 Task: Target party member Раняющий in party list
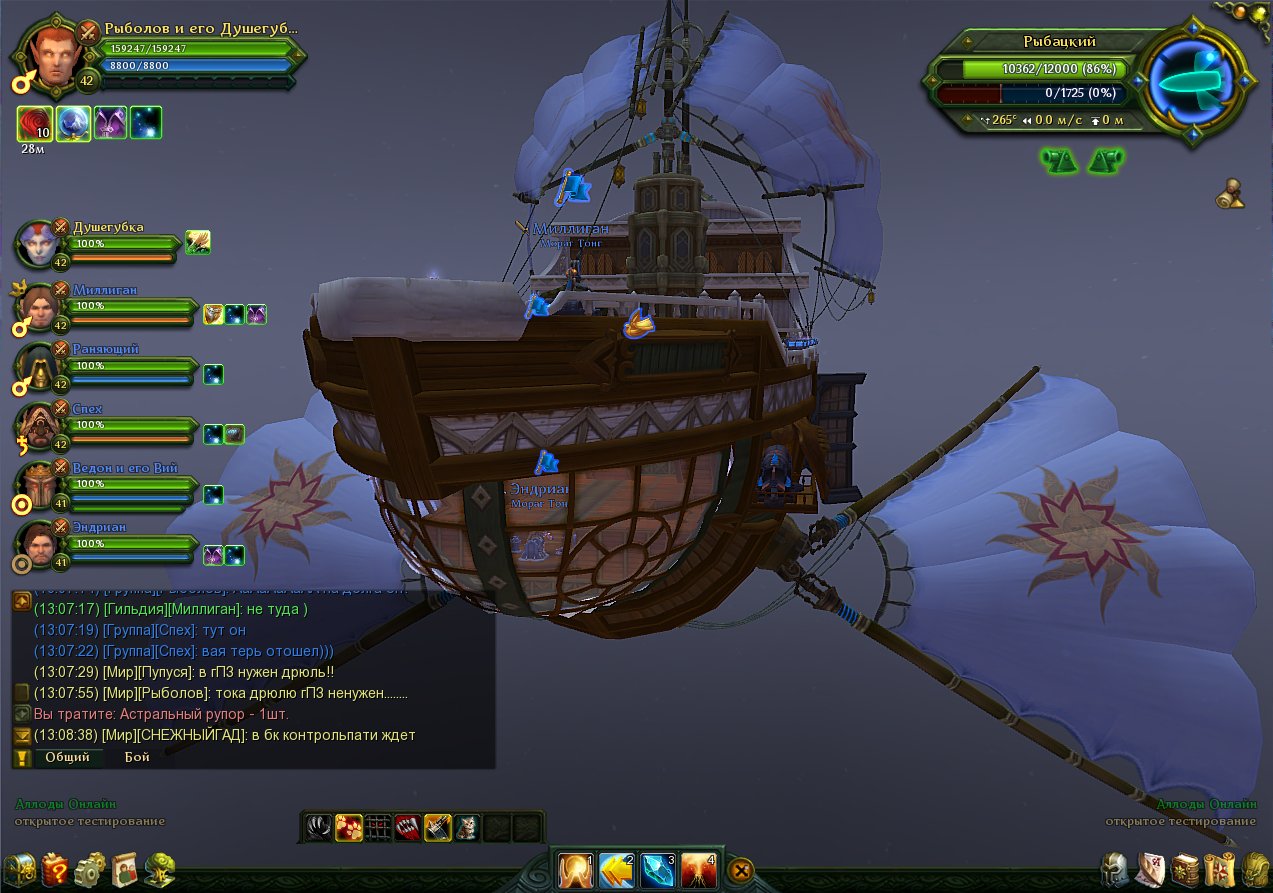tap(38, 367)
